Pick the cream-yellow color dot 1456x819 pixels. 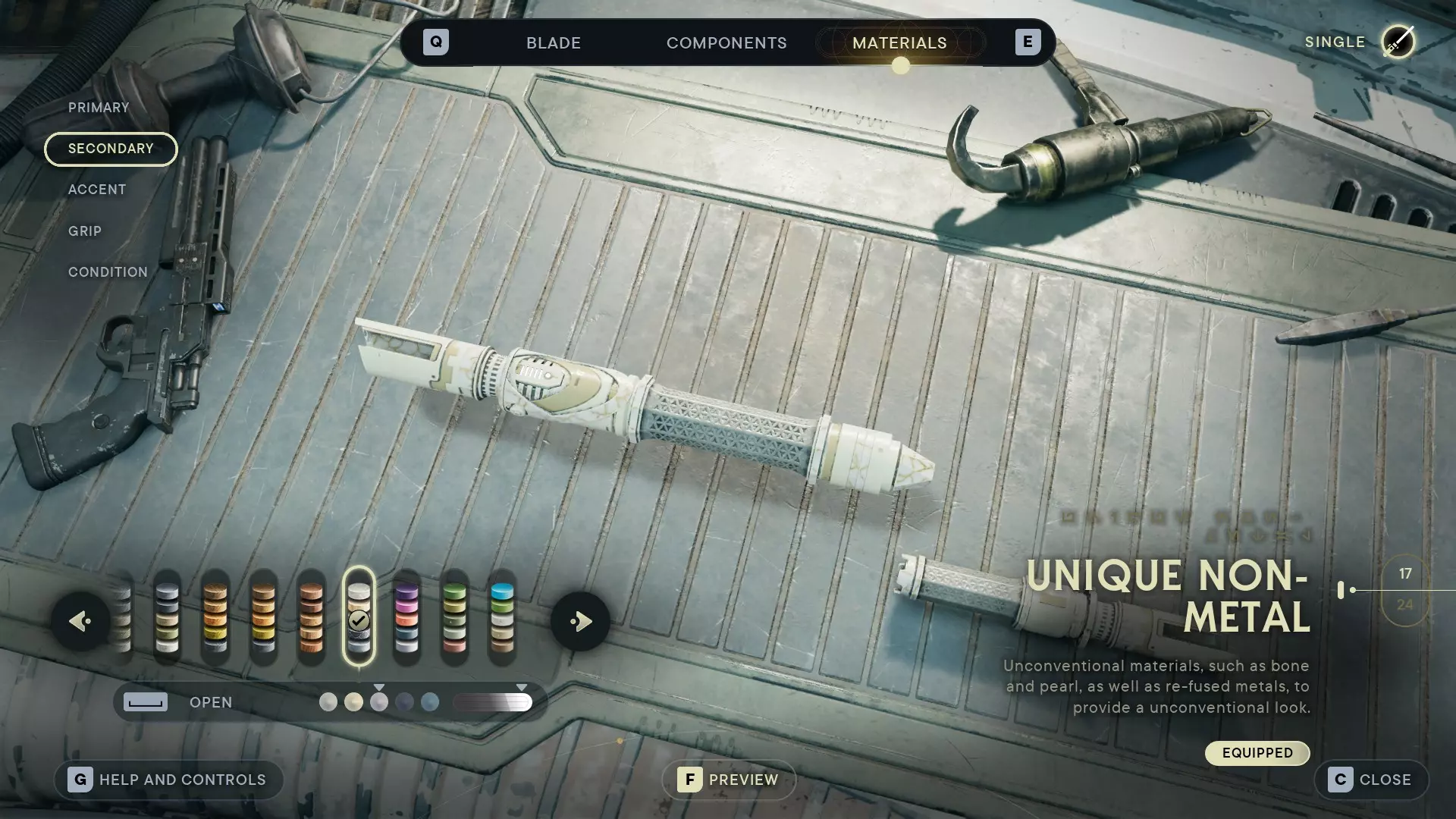tap(353, 702)
